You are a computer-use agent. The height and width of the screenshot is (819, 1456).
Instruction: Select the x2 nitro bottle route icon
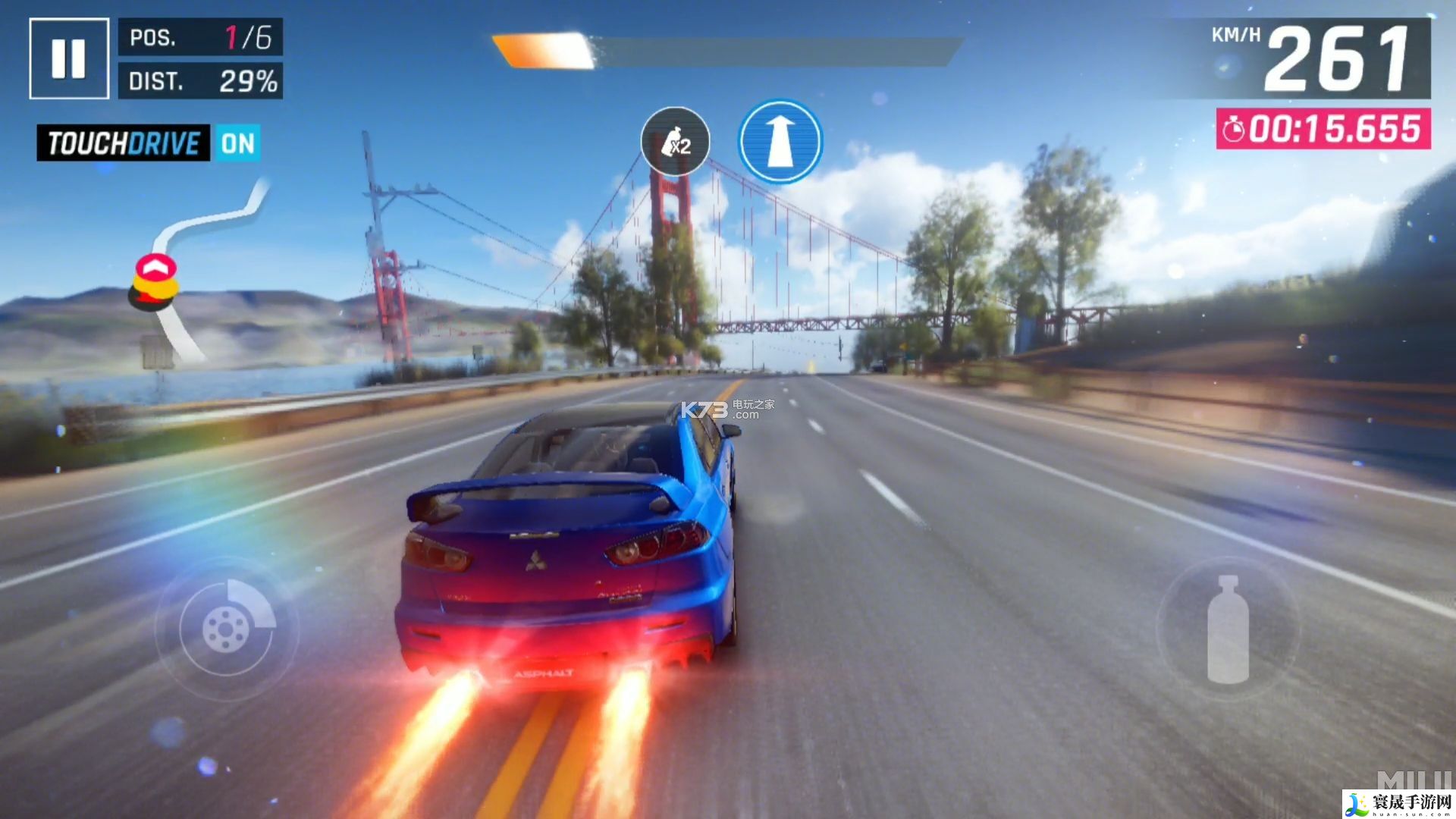(x=675, y=142)
